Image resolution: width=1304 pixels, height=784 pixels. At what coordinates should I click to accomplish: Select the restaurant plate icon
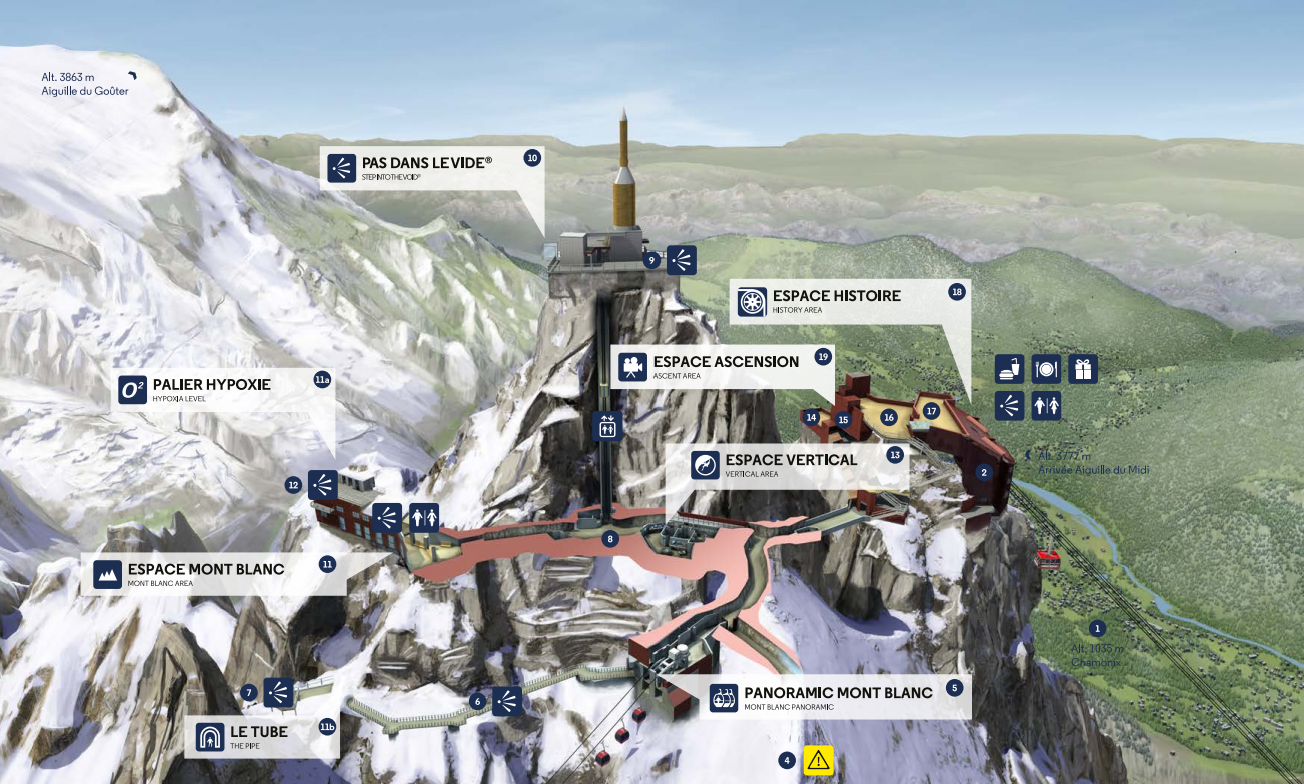tap(1046, 369)
